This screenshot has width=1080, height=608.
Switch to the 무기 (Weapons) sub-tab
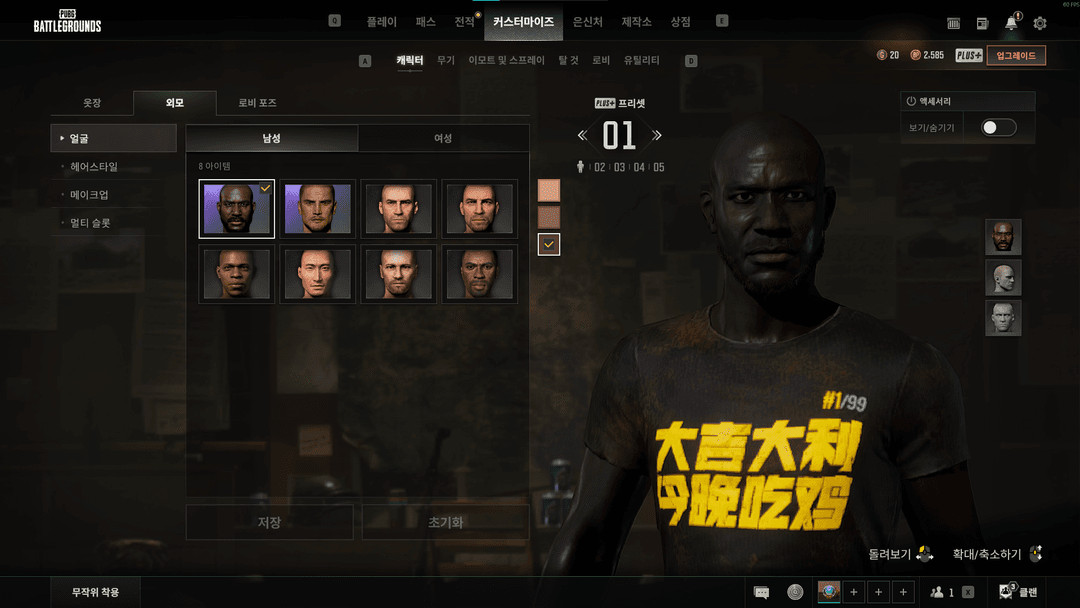tap(446, 61)
